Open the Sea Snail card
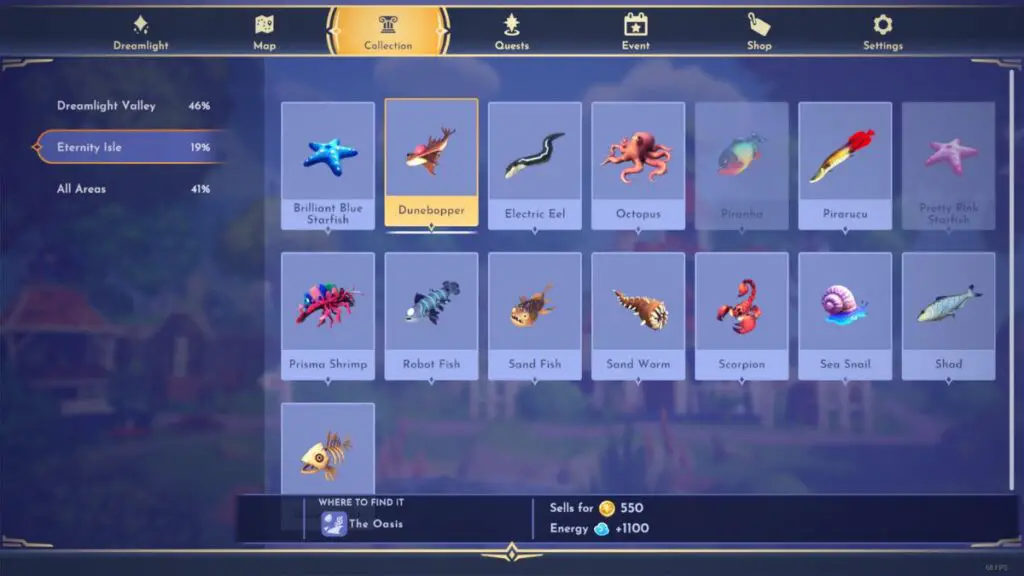The height and width of the screenshot is (576, 1024). click(845, 315)
